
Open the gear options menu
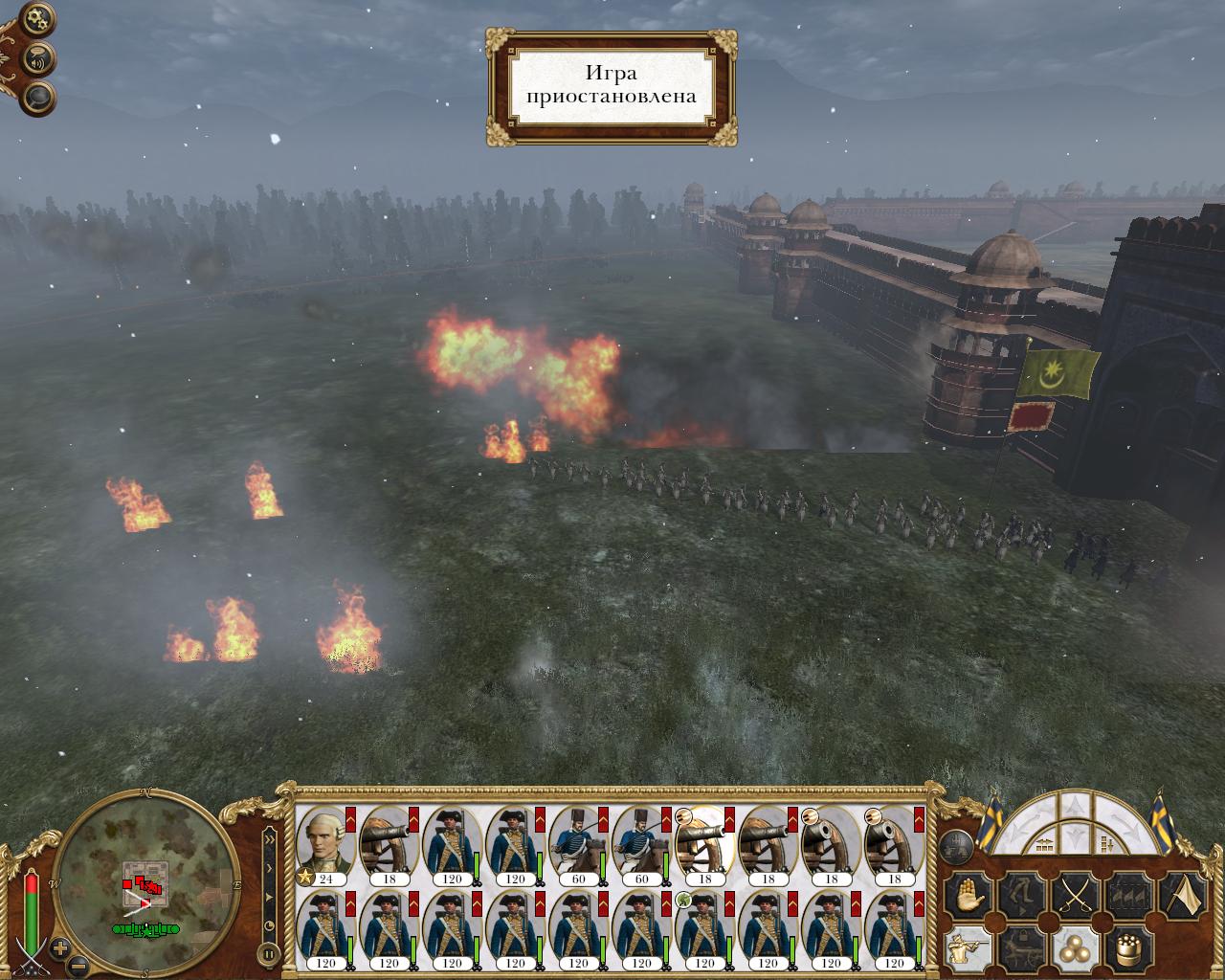[x=37, y=17]
